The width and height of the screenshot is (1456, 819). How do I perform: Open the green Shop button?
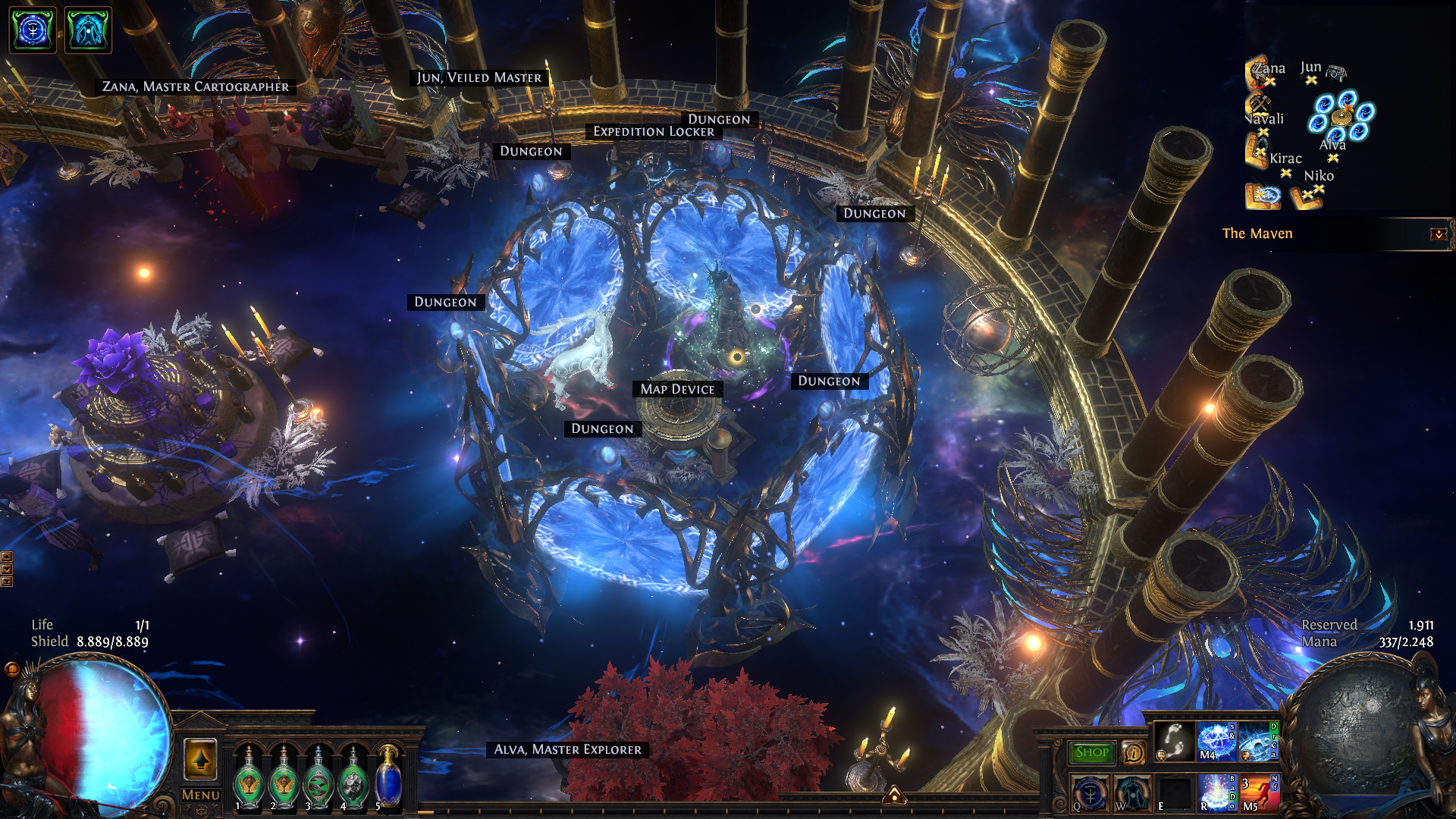(x=1091, y=752)
